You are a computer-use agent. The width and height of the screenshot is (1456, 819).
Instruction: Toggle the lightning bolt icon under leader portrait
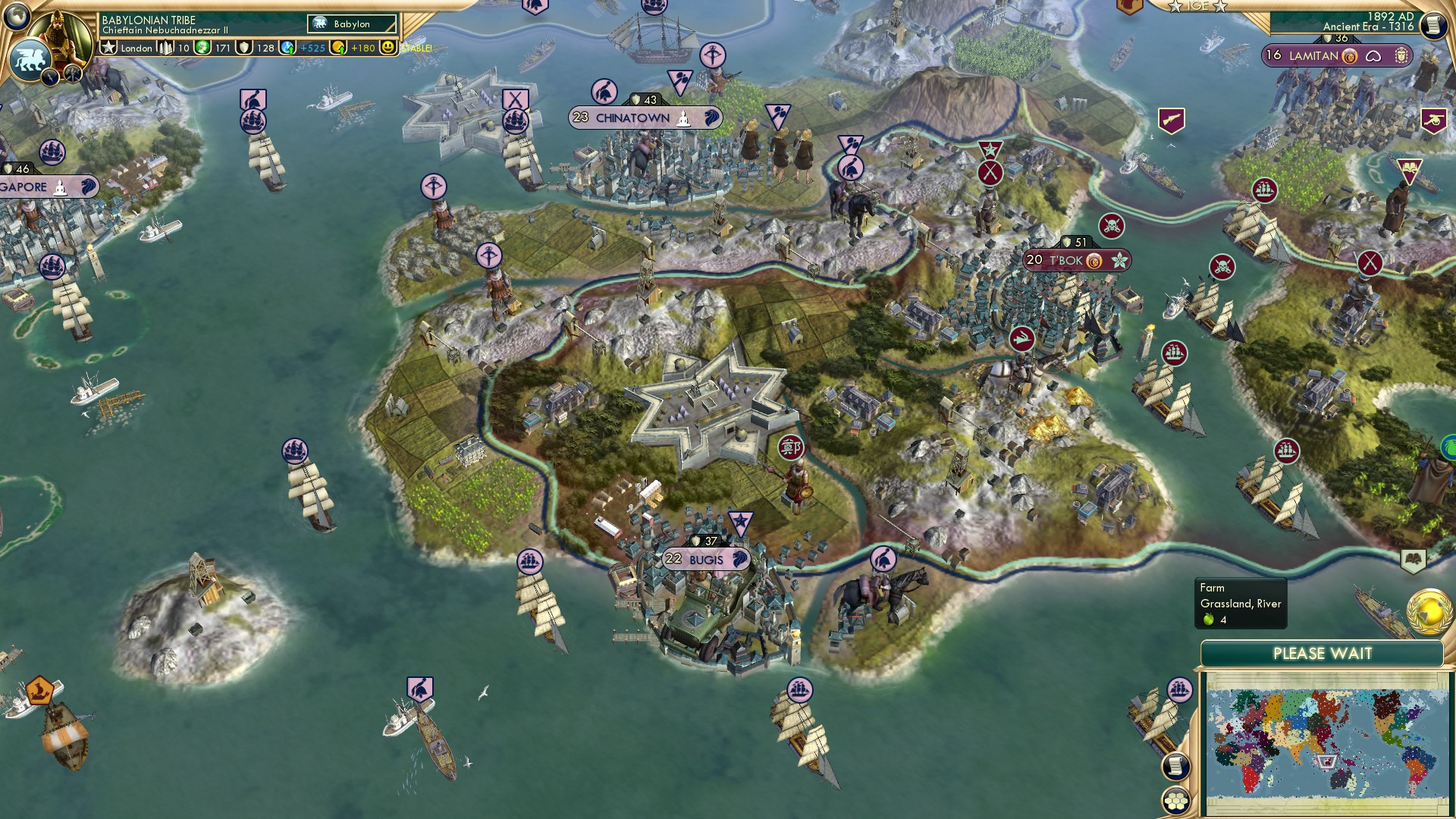click(x=50, y=75)
